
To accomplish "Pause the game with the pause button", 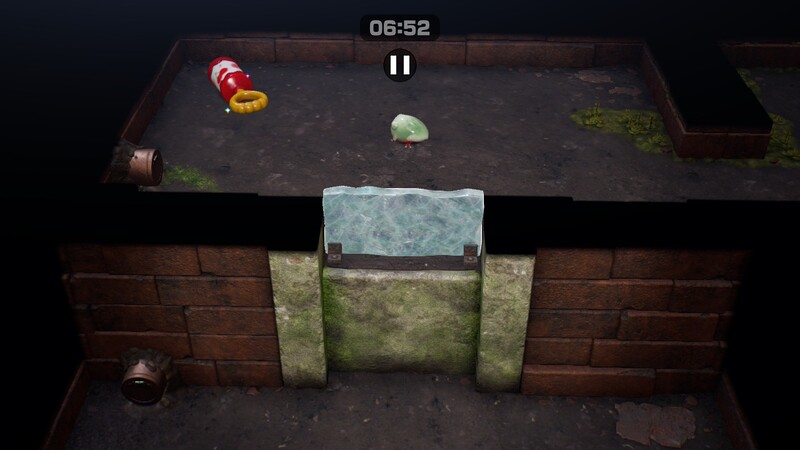I will point(399,65).
